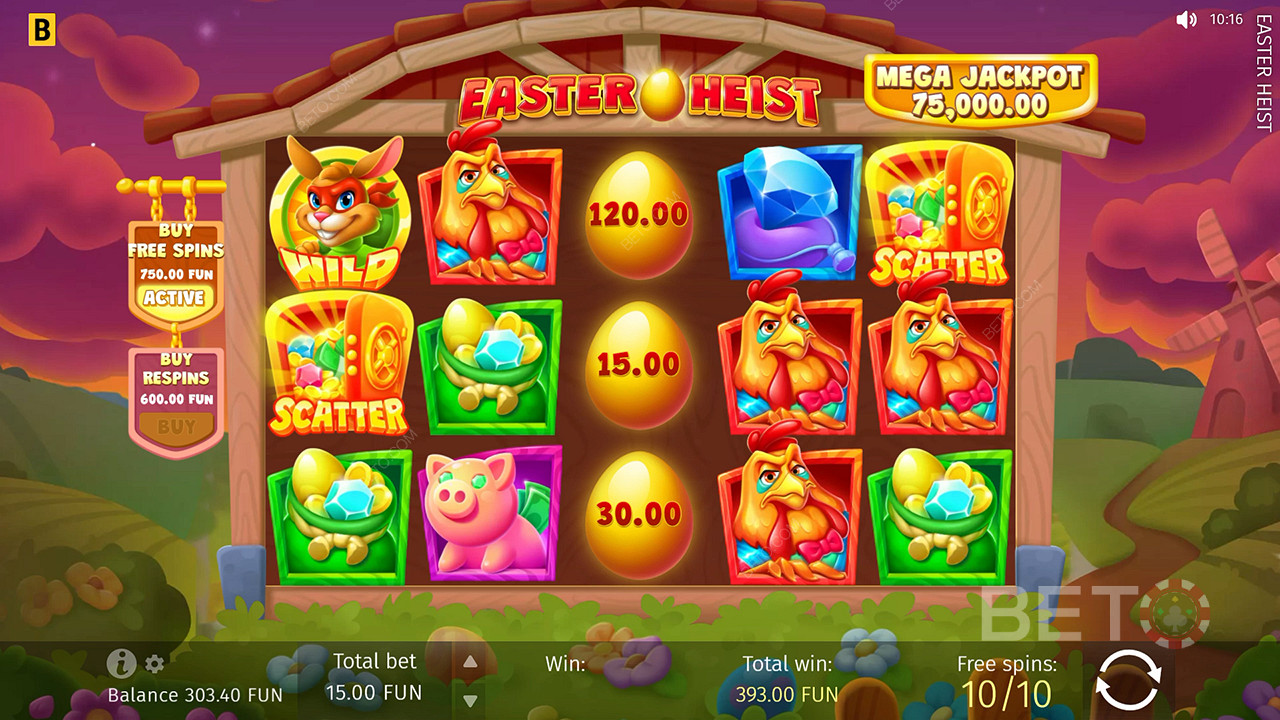Click the yellow B logo icon

[x=41, y=31]
